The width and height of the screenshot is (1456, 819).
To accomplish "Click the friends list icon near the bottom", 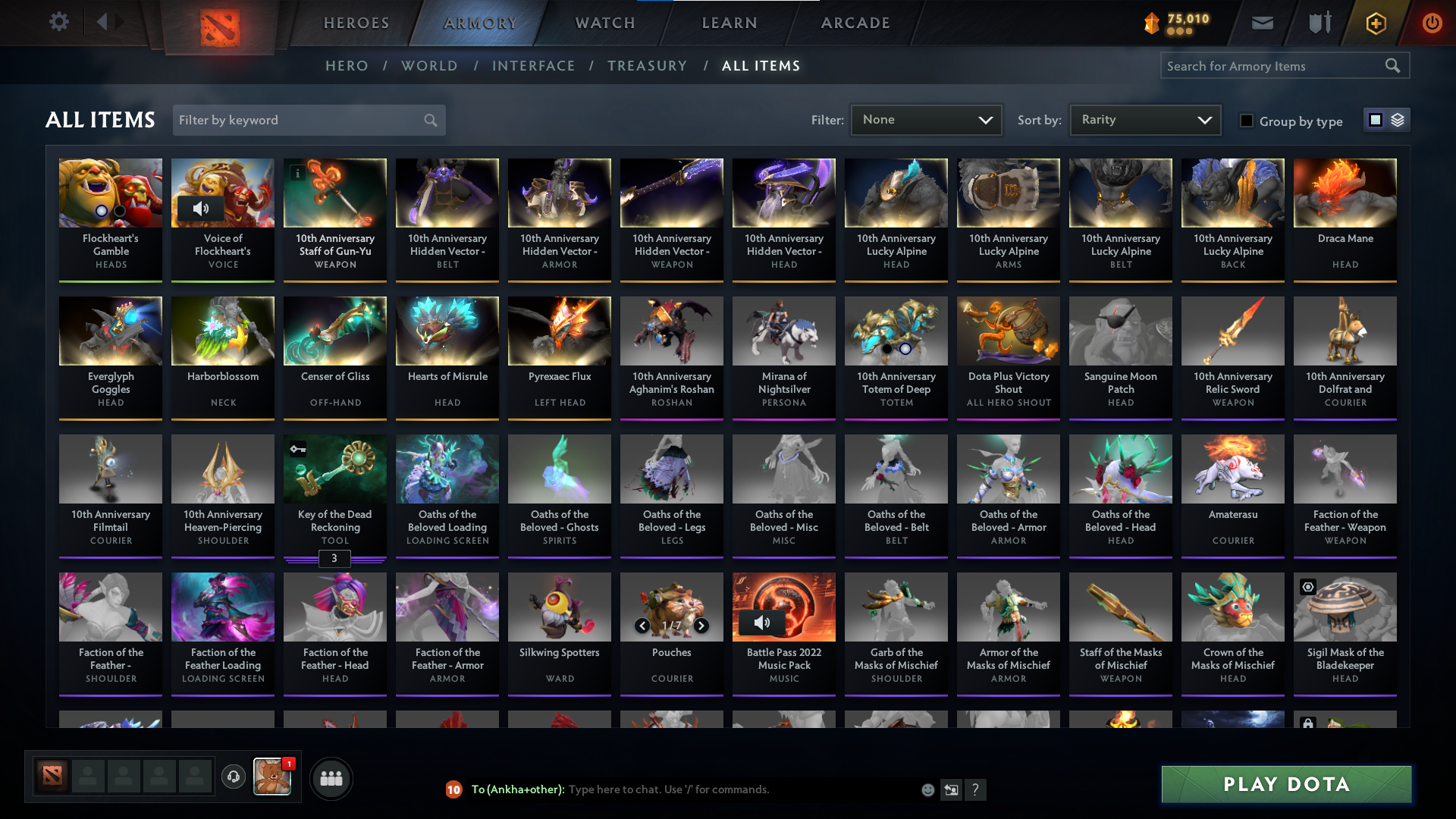I will click(x=330, y=777).
